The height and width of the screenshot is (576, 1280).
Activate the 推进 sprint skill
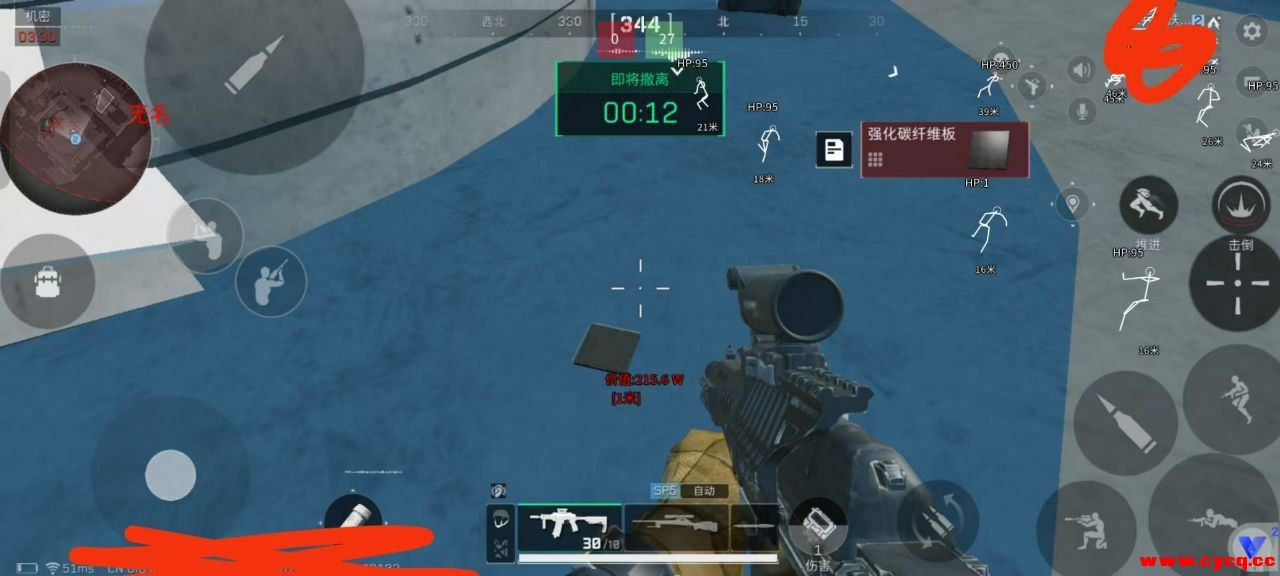[1148, 206]
